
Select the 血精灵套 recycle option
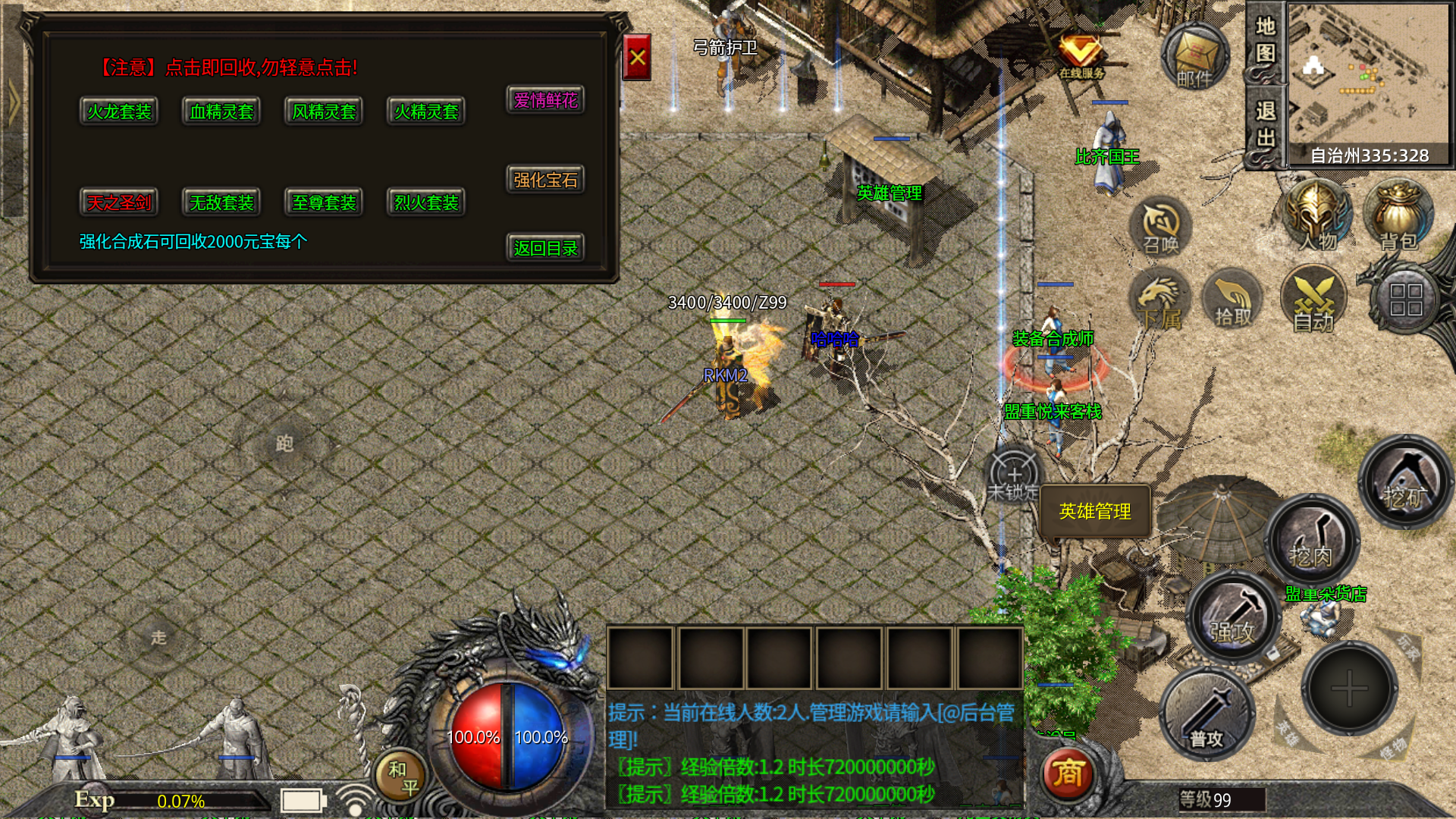(221, 112)
